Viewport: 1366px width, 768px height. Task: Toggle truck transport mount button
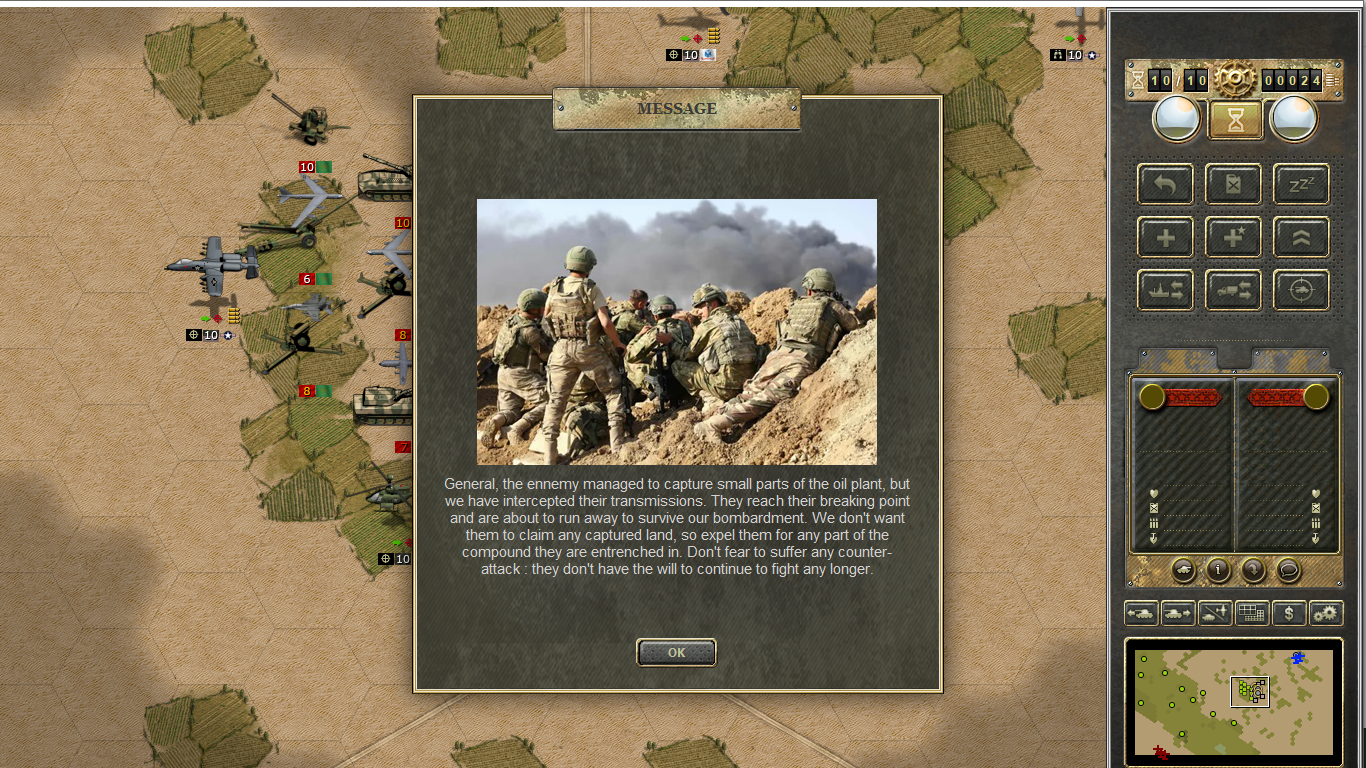point(1233,290)
